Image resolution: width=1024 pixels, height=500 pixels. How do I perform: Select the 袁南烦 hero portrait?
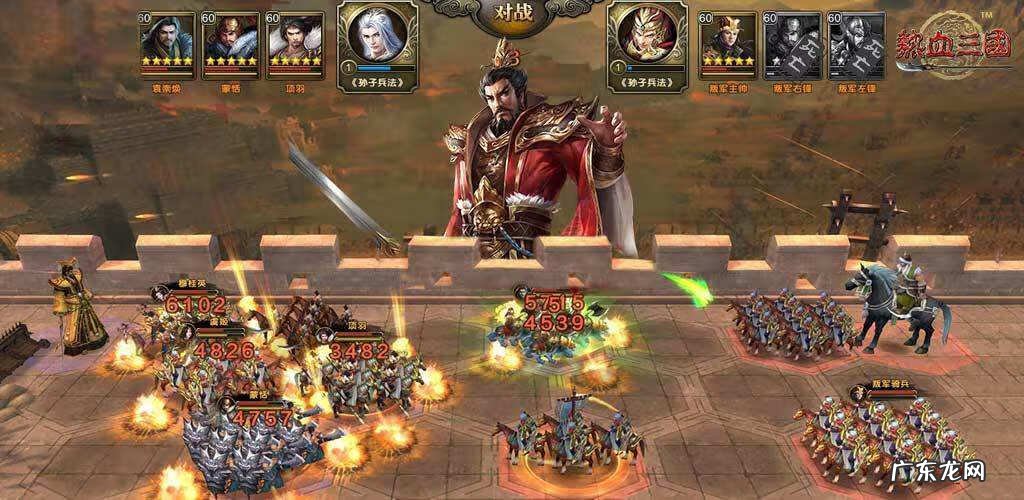(167, 40)
